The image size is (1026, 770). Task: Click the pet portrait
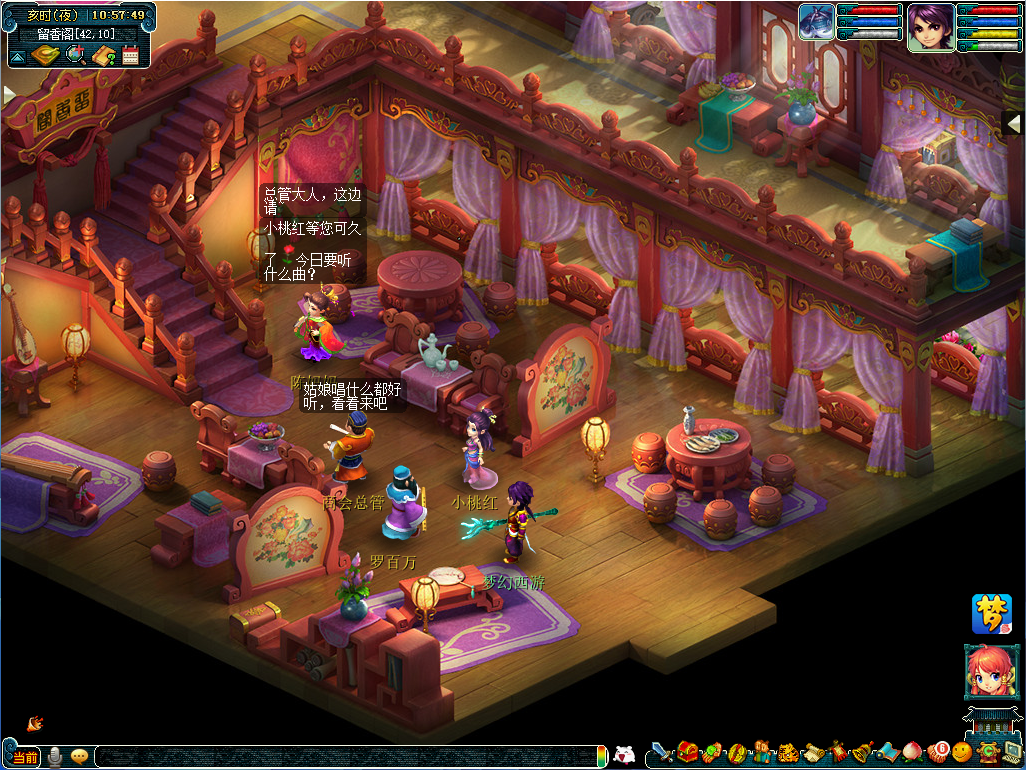pyautogui.click(x=816, y=23)
